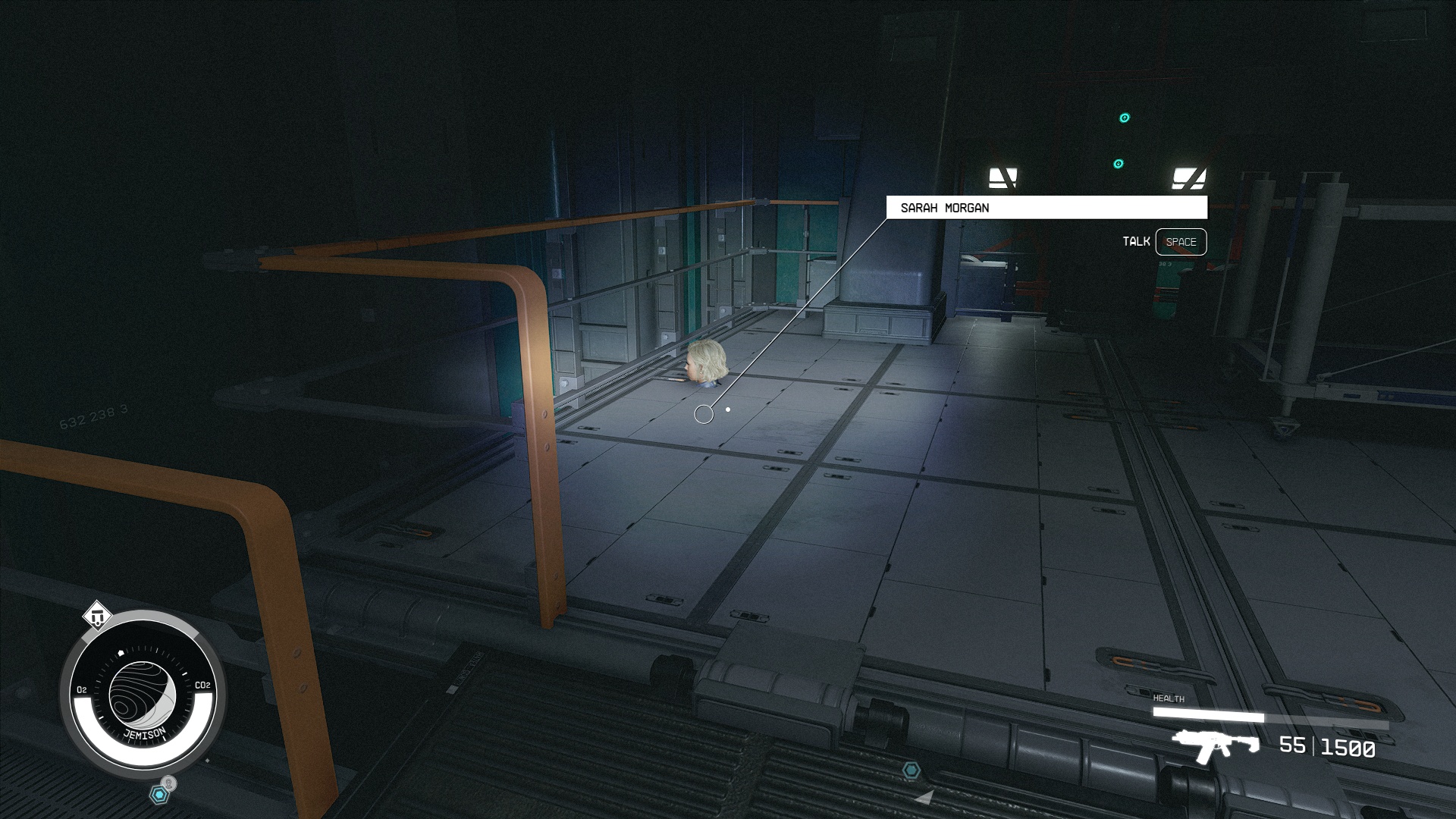
Task: Click the cyan hexagon scanner icon below the compass
Action: tap(159, 793)
